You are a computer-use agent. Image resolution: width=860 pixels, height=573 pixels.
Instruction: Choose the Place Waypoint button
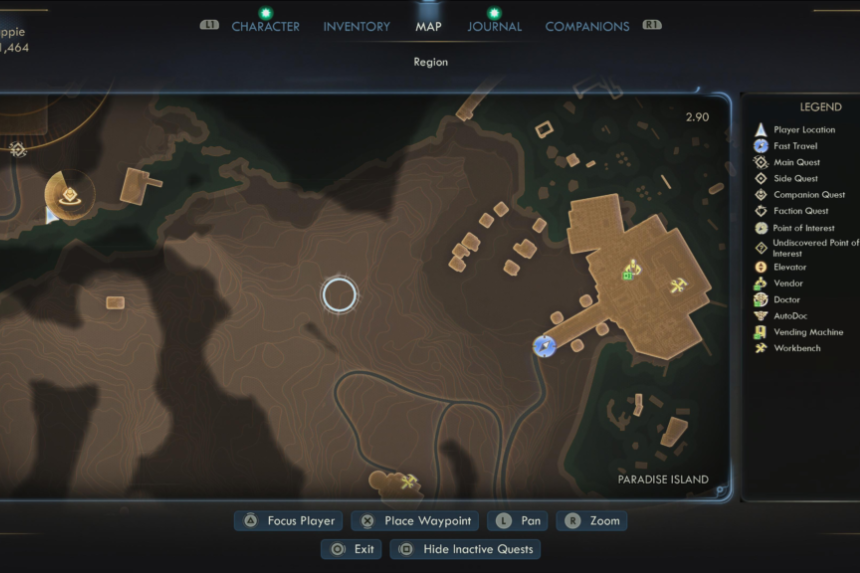416,521
